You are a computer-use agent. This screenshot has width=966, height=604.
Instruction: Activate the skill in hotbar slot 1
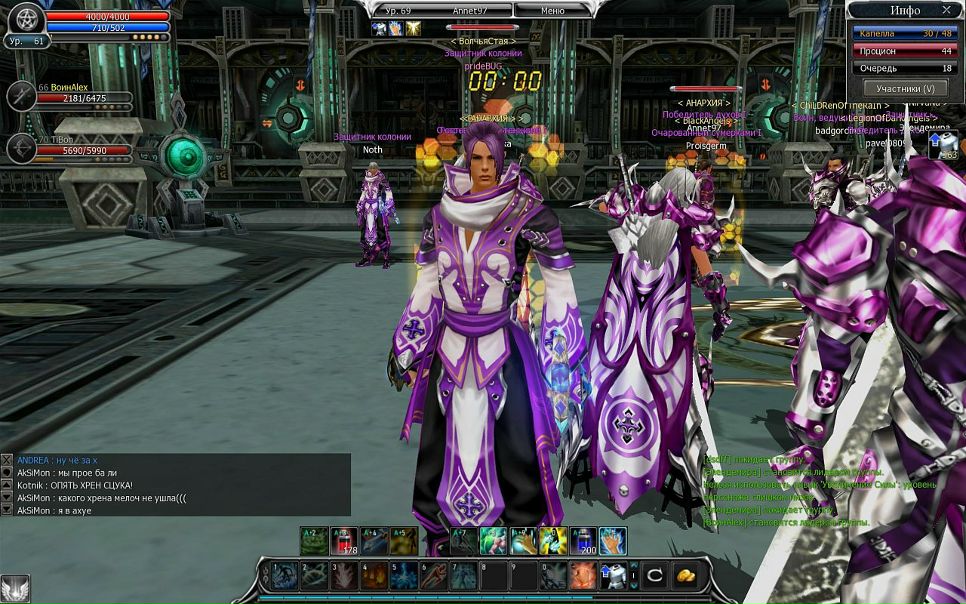tap(285, 575)
